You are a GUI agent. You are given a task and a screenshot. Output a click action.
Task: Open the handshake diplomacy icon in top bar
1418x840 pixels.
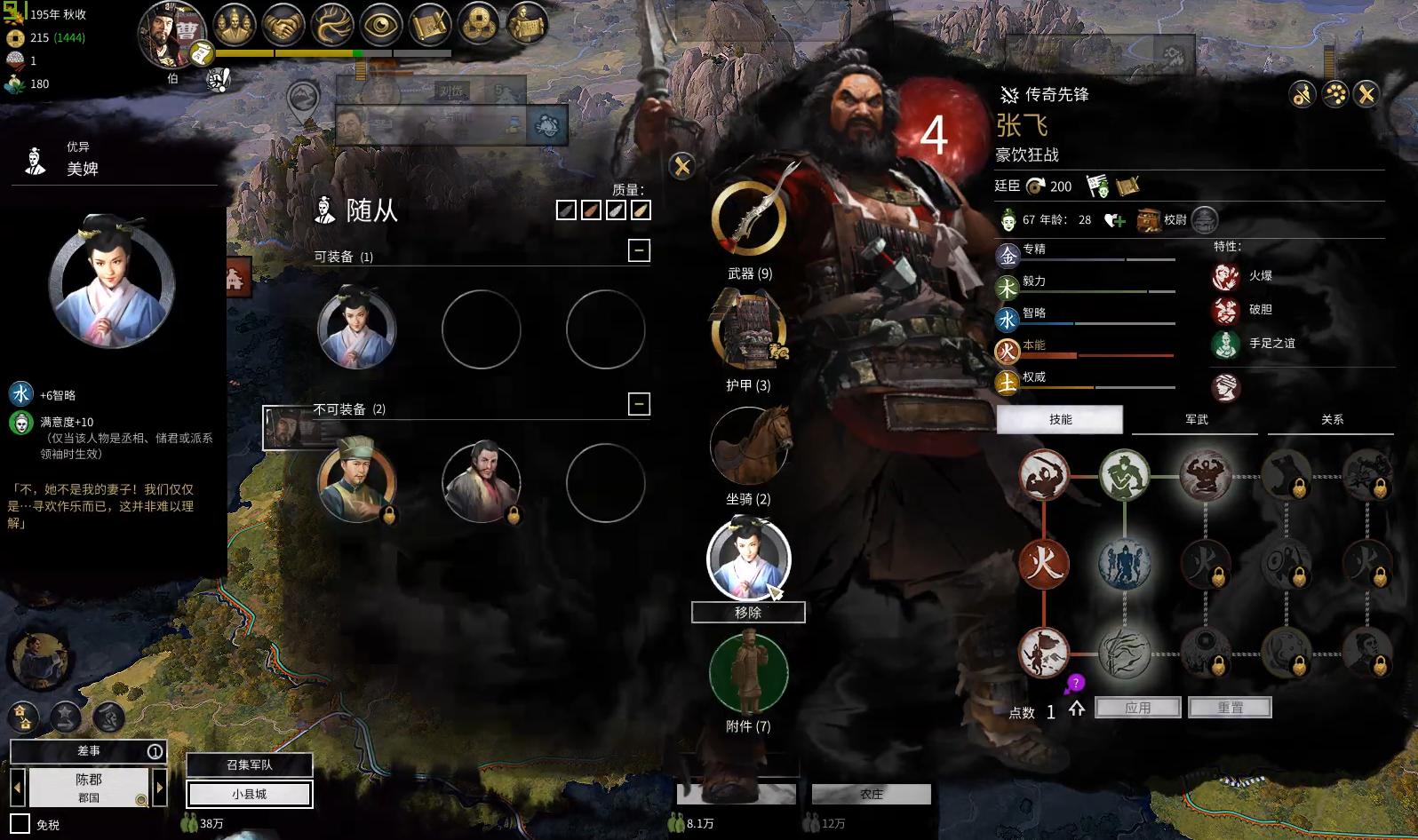[x=283, y=26]
